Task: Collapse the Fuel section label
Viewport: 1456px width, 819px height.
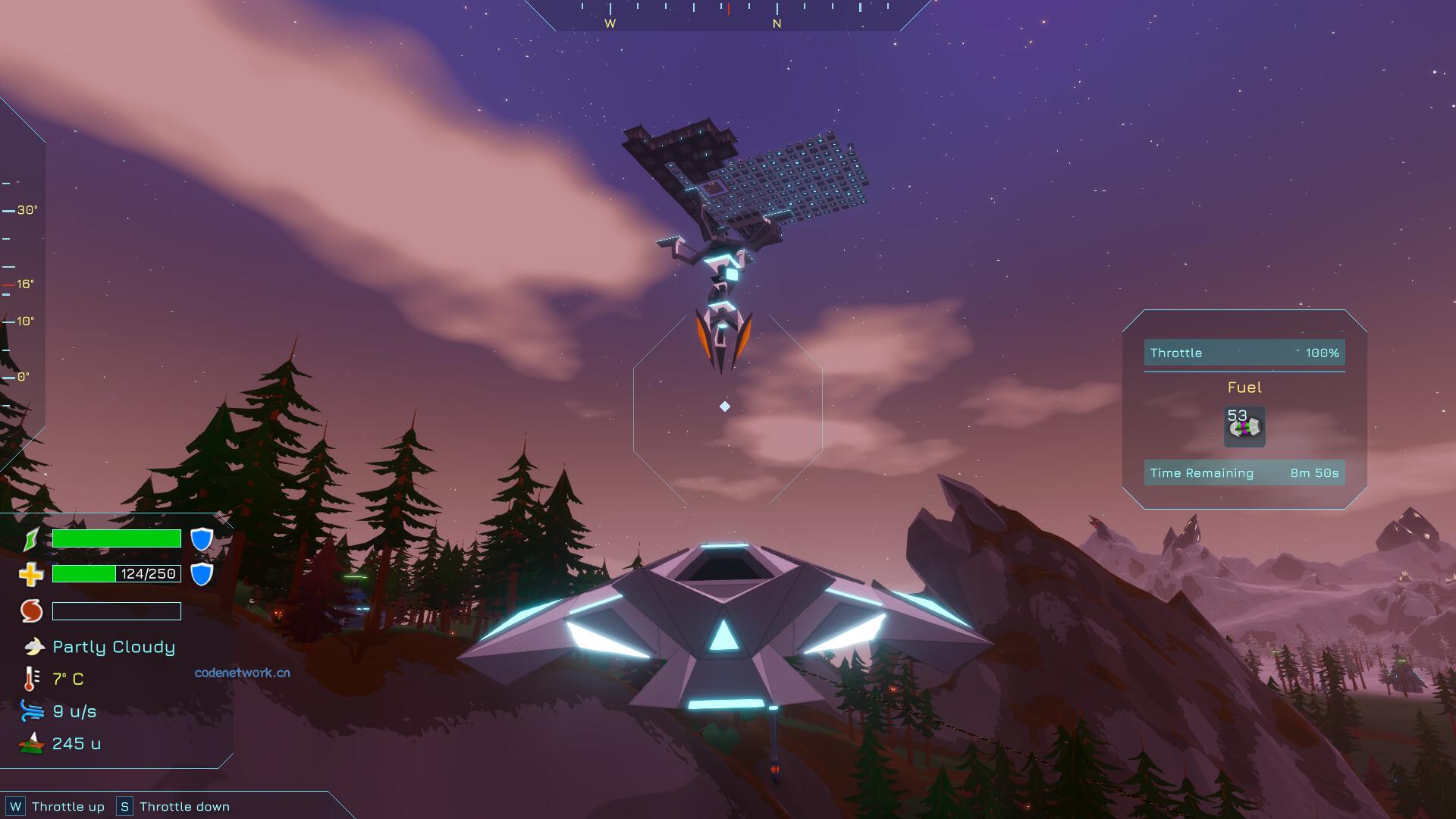Action: [x=1244, y=388]
